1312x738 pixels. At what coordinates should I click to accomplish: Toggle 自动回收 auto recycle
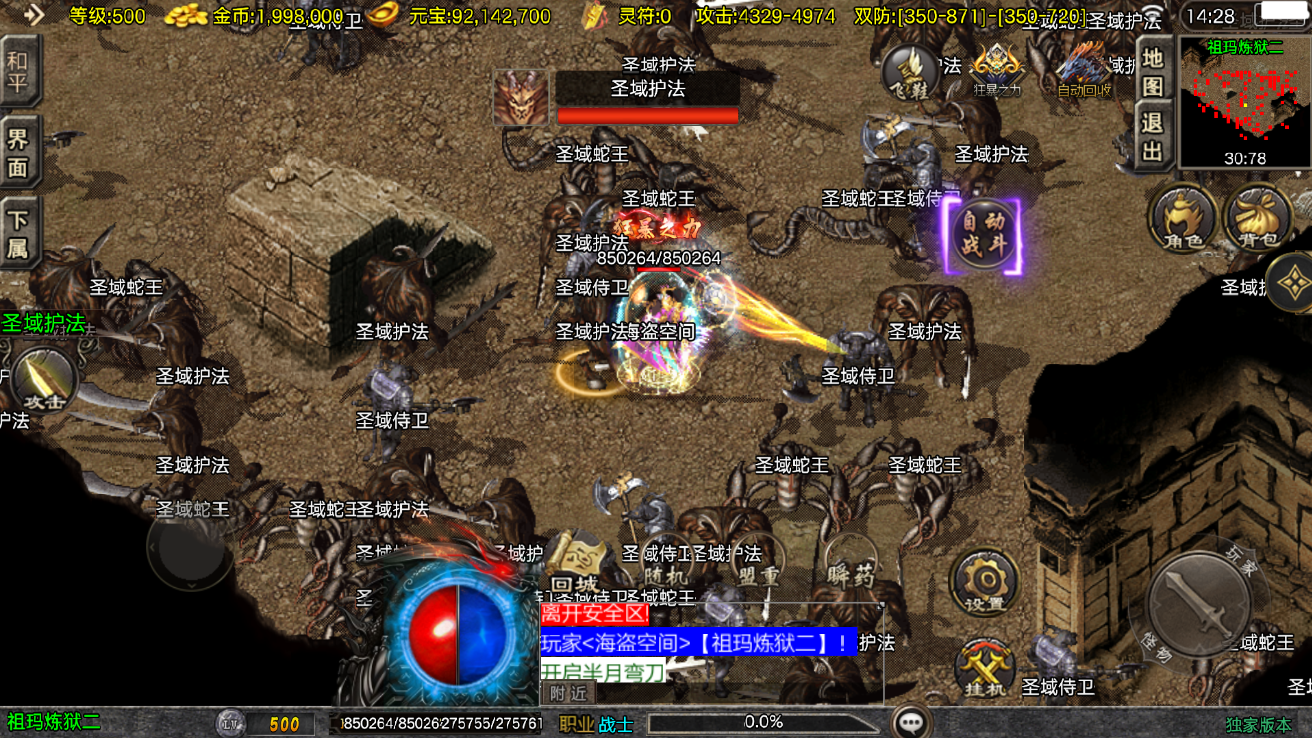(x=1084, y=70)
